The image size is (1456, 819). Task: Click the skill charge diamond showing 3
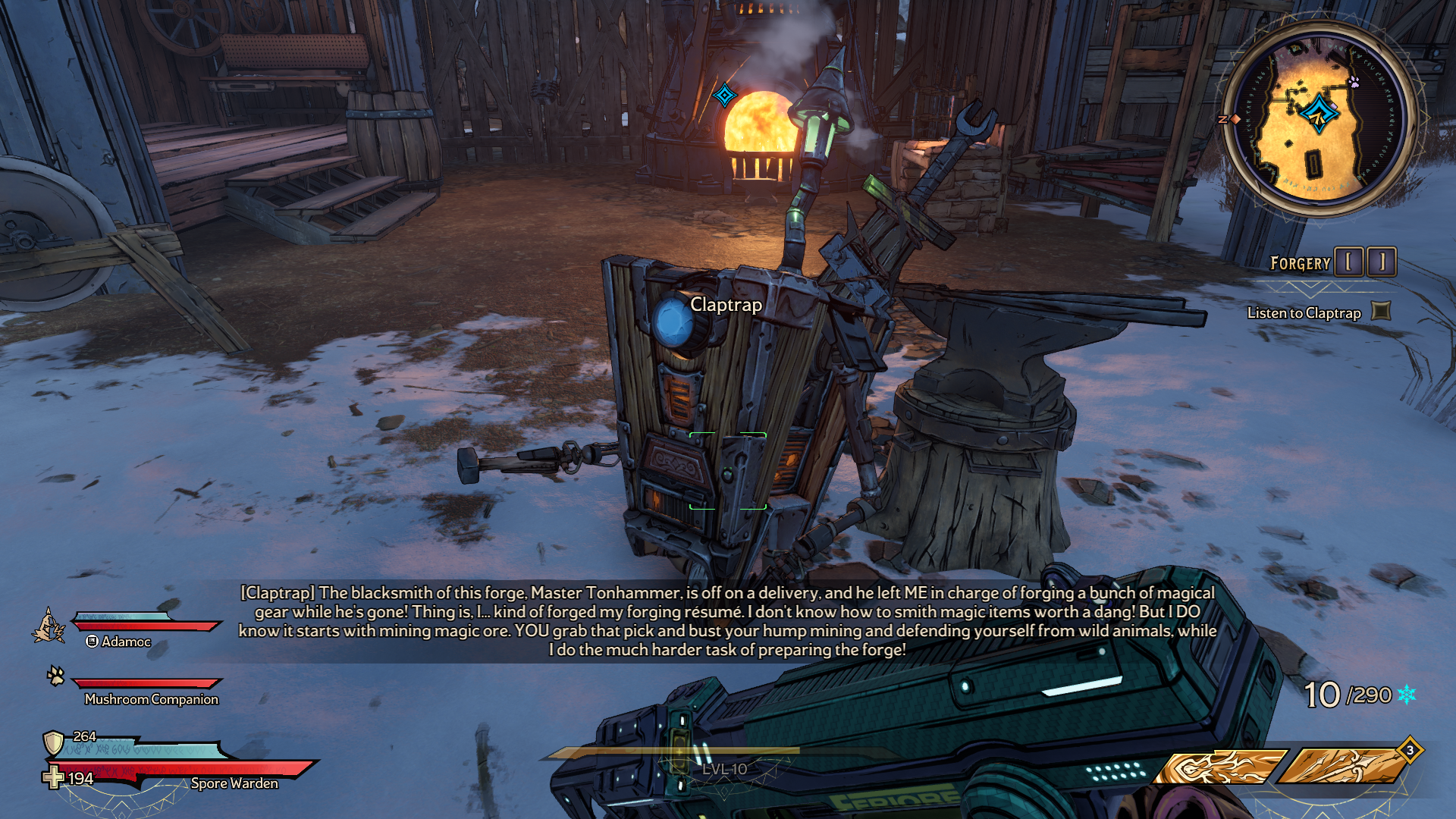pos(1410,750)
